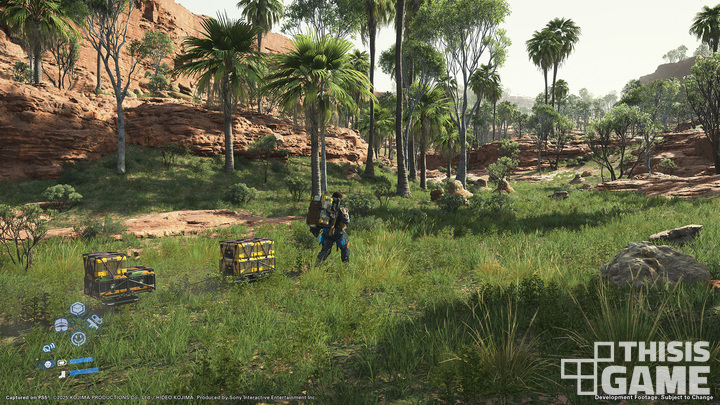Viewport: 720px width, 405px height.
Task: Select the cargo box icon
Action: click(77, 309)
